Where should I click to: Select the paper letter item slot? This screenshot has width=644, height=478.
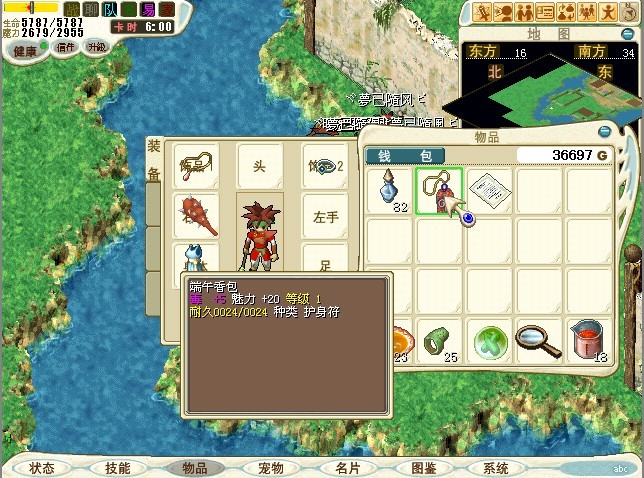click(x=489, y=190)
